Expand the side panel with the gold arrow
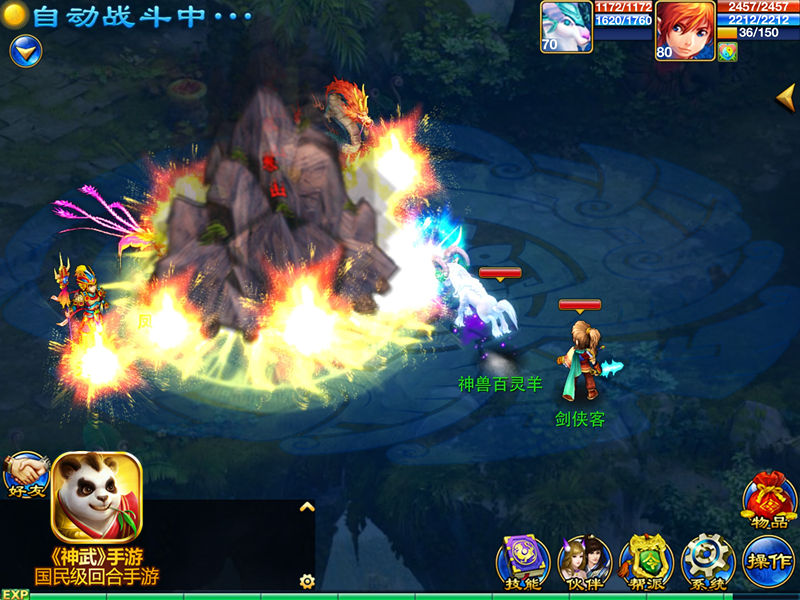This screenshot has height=600, width=800. 787,97
